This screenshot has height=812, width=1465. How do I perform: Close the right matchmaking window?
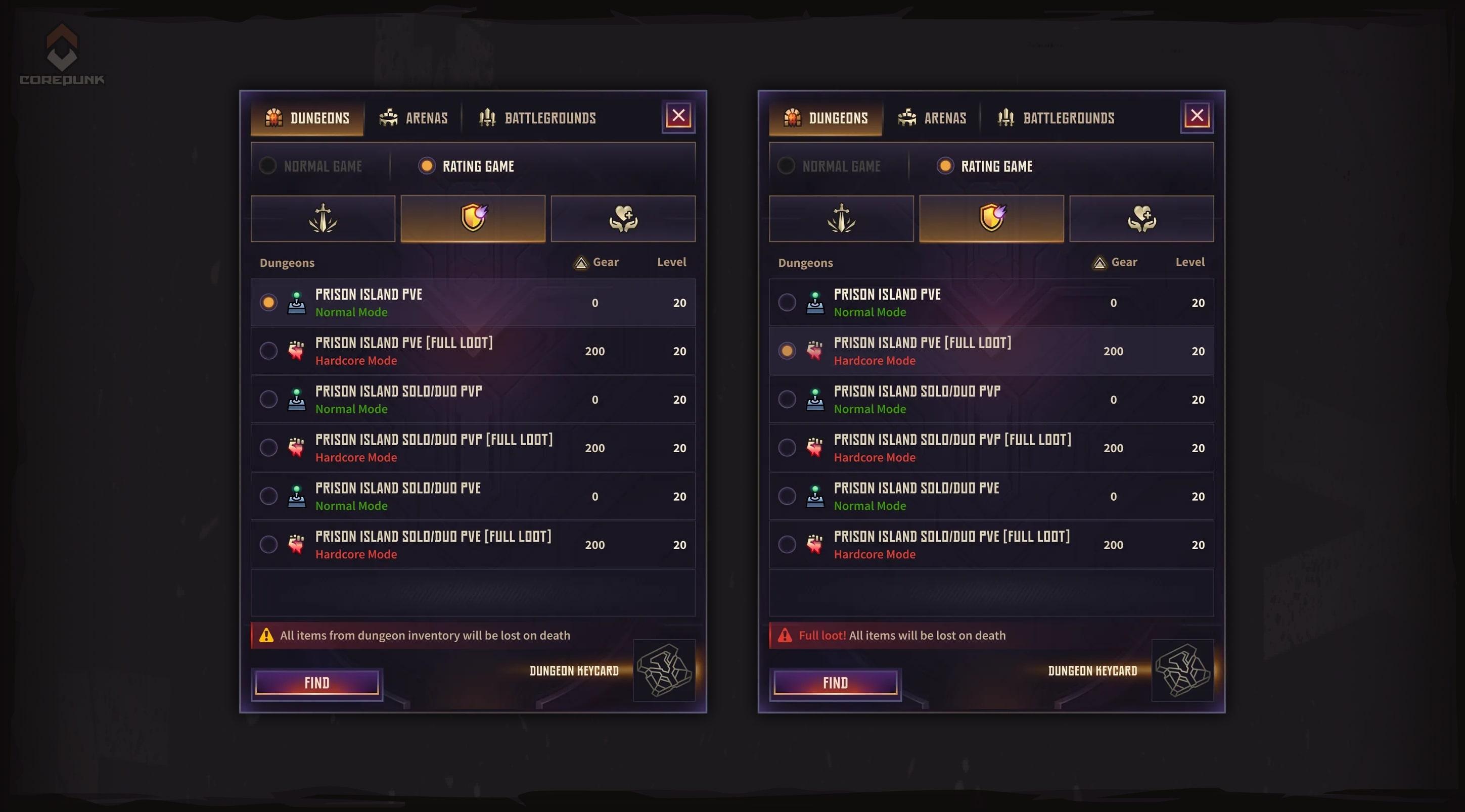pyautogui.click(x=1197, y=115)
